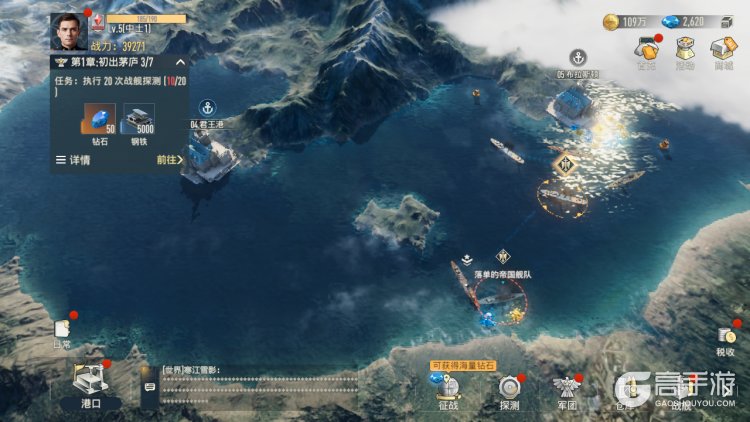This screenshot has width=750, height=422.
Task: Open the Port (港口) menu
Action: (x=90, y=383)
